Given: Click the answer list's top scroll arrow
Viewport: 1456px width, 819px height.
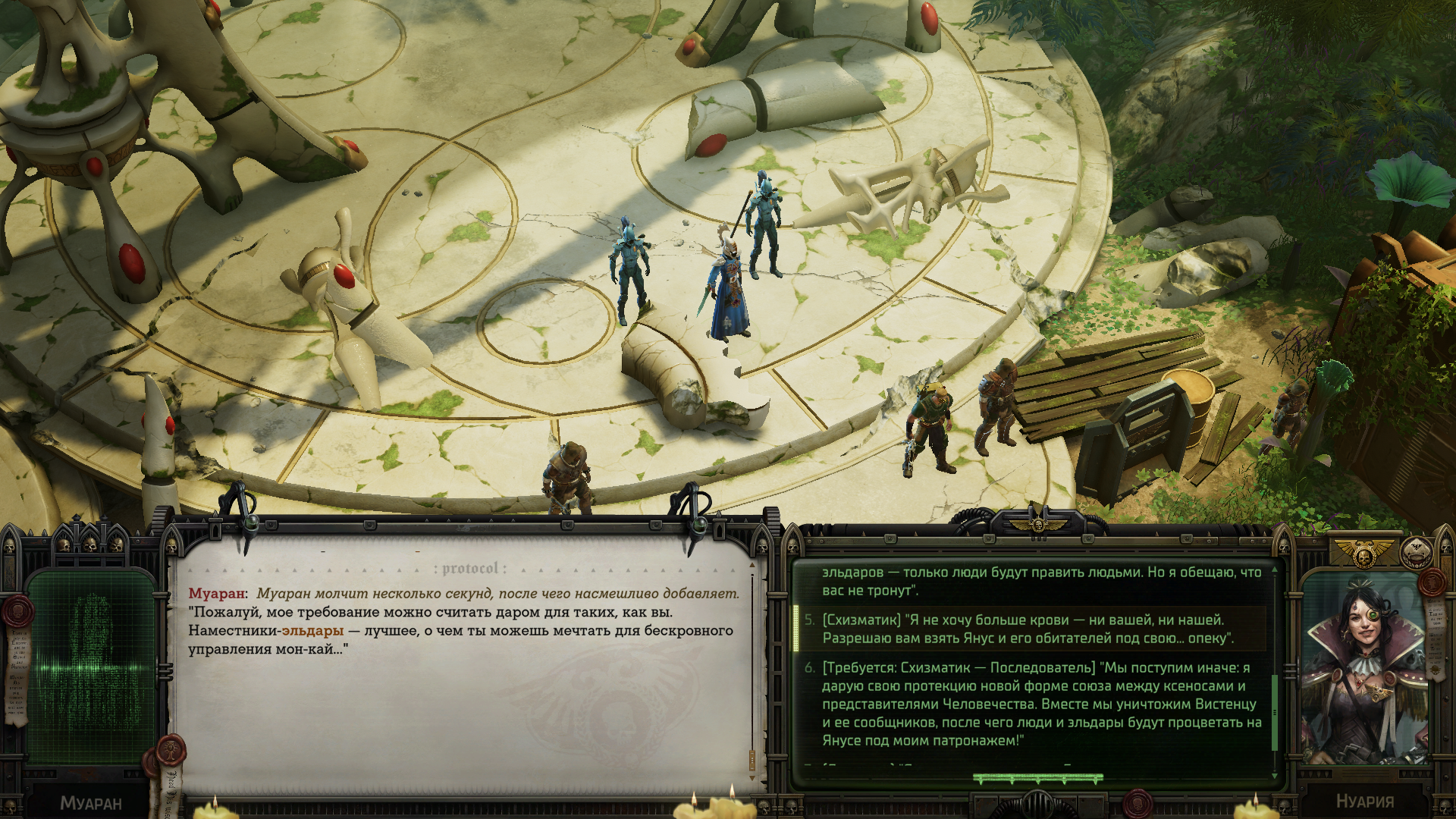Looking at the screenshot, I should 1275,569.
